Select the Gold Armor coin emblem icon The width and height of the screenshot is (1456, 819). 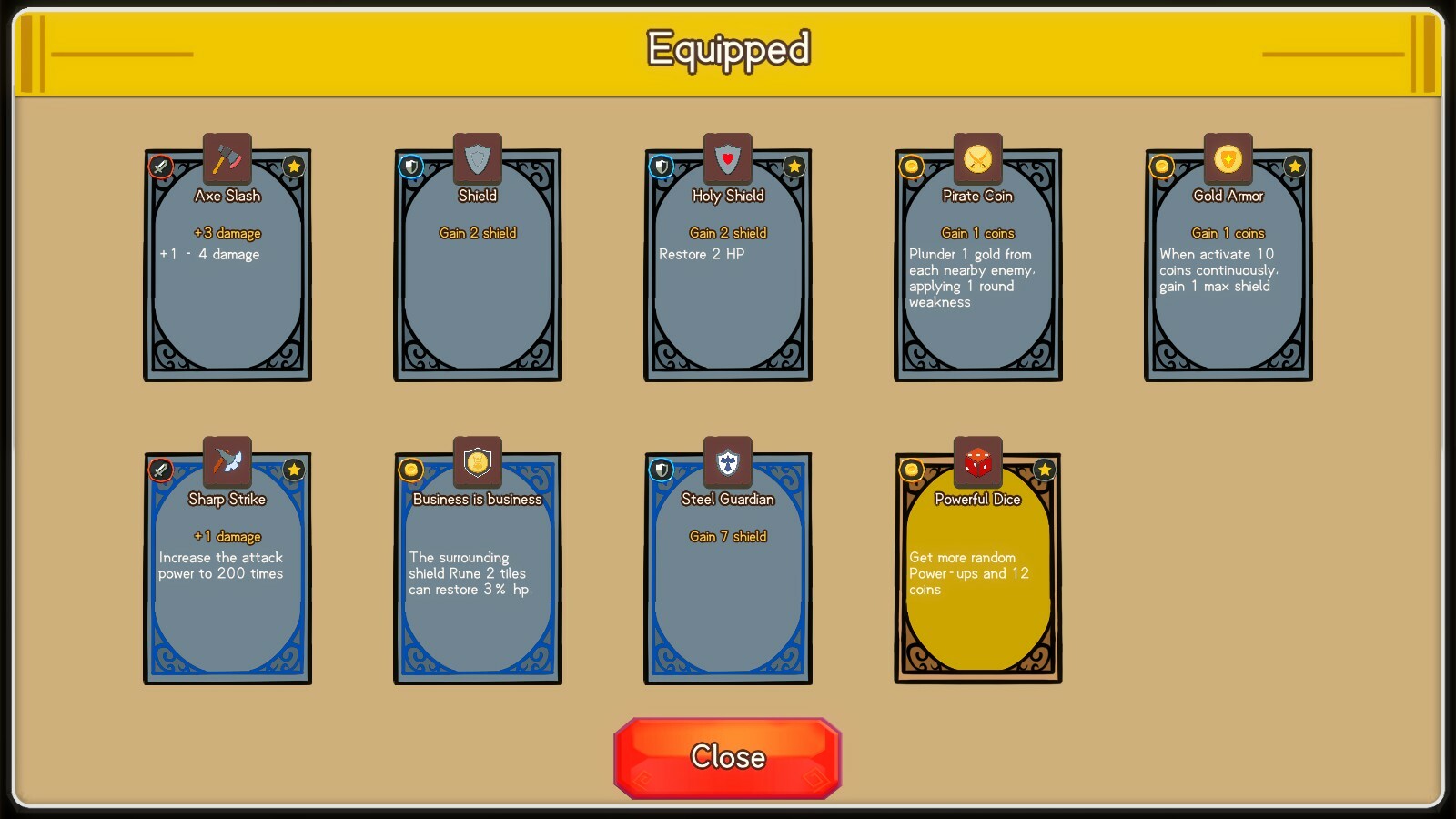click(1228, 159)
